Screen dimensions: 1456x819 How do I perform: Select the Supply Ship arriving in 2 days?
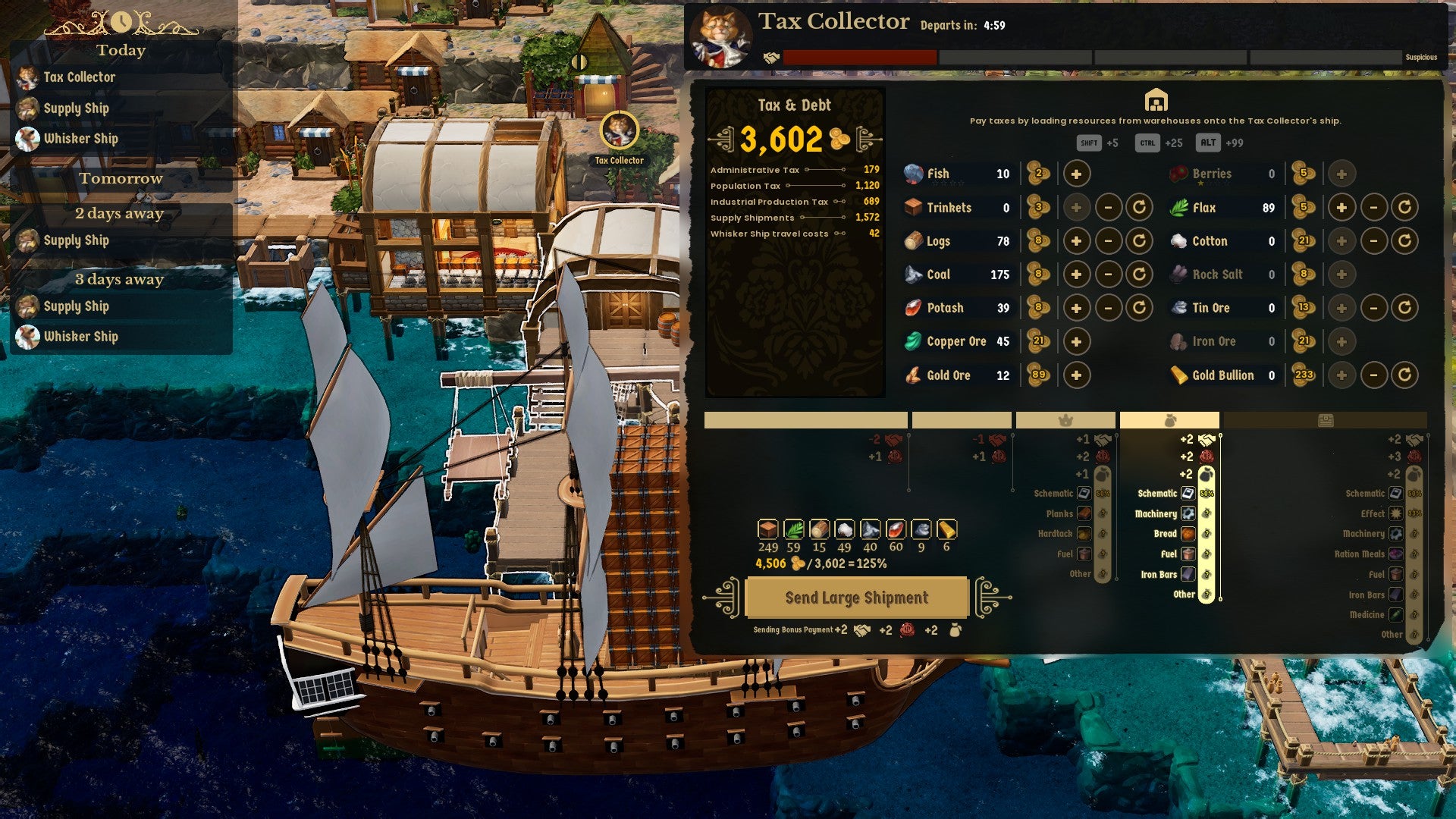pos(76,240)
